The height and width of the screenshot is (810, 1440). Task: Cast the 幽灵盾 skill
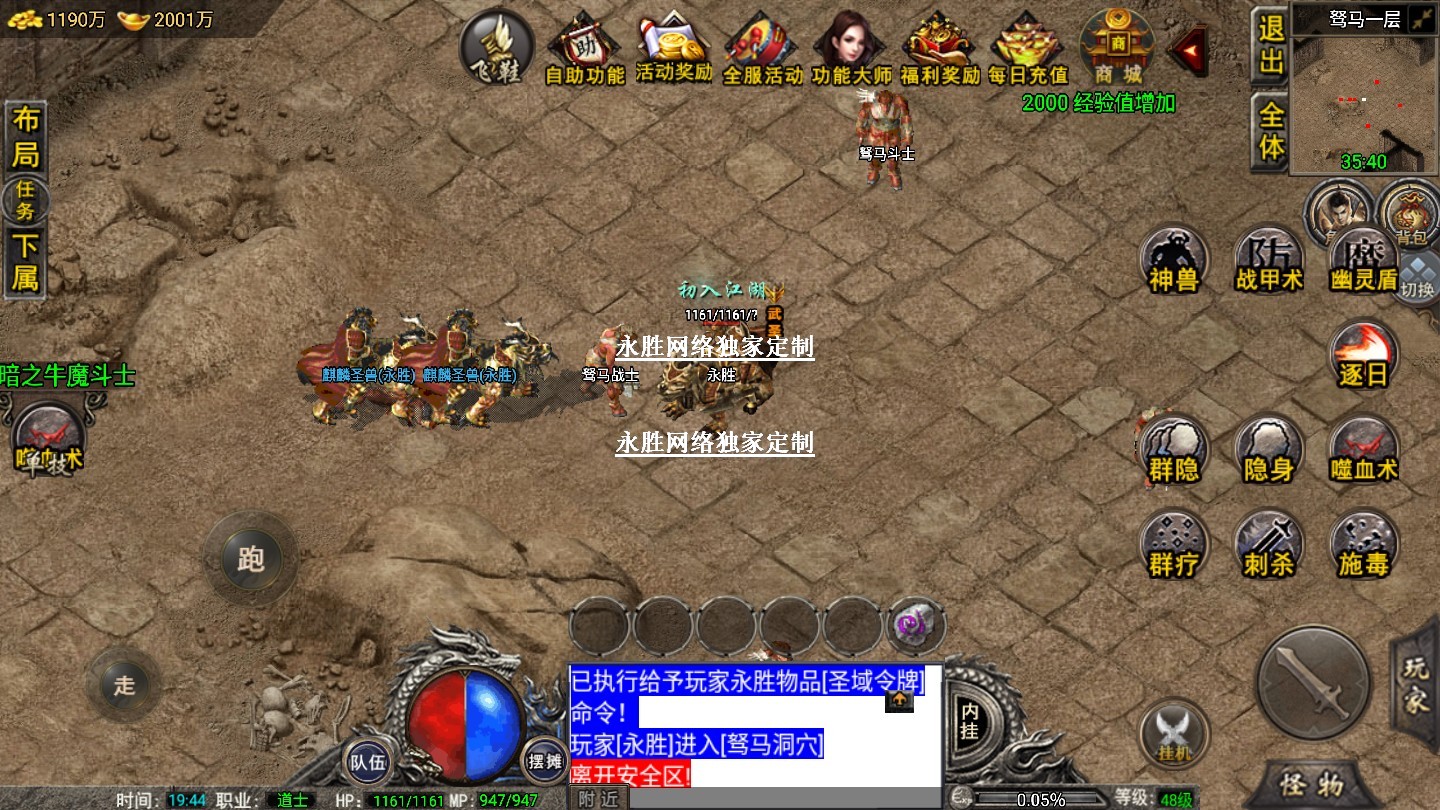(x=1364, y=260)
